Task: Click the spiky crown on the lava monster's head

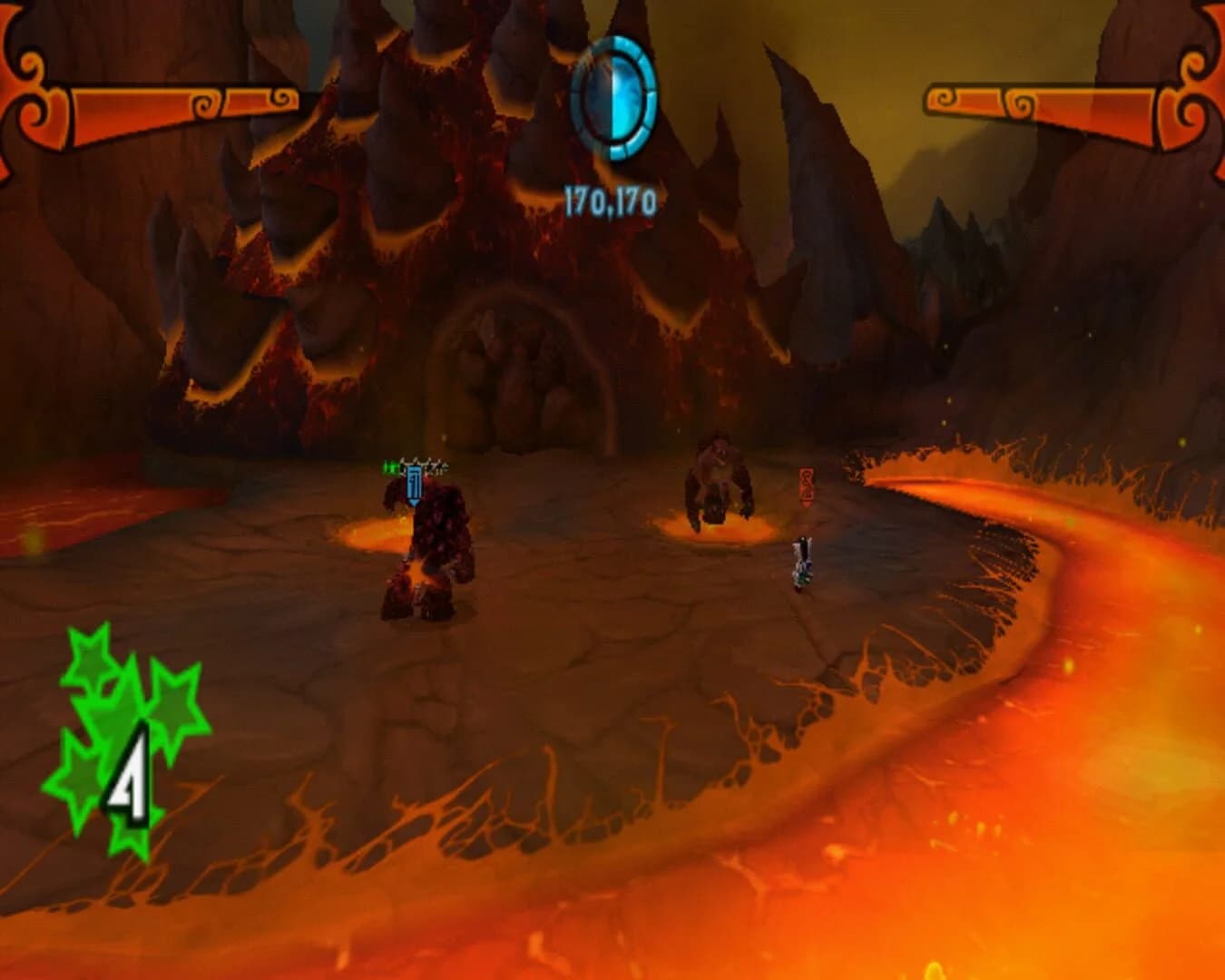Action: pyautogui.click(x=425, y=465)
